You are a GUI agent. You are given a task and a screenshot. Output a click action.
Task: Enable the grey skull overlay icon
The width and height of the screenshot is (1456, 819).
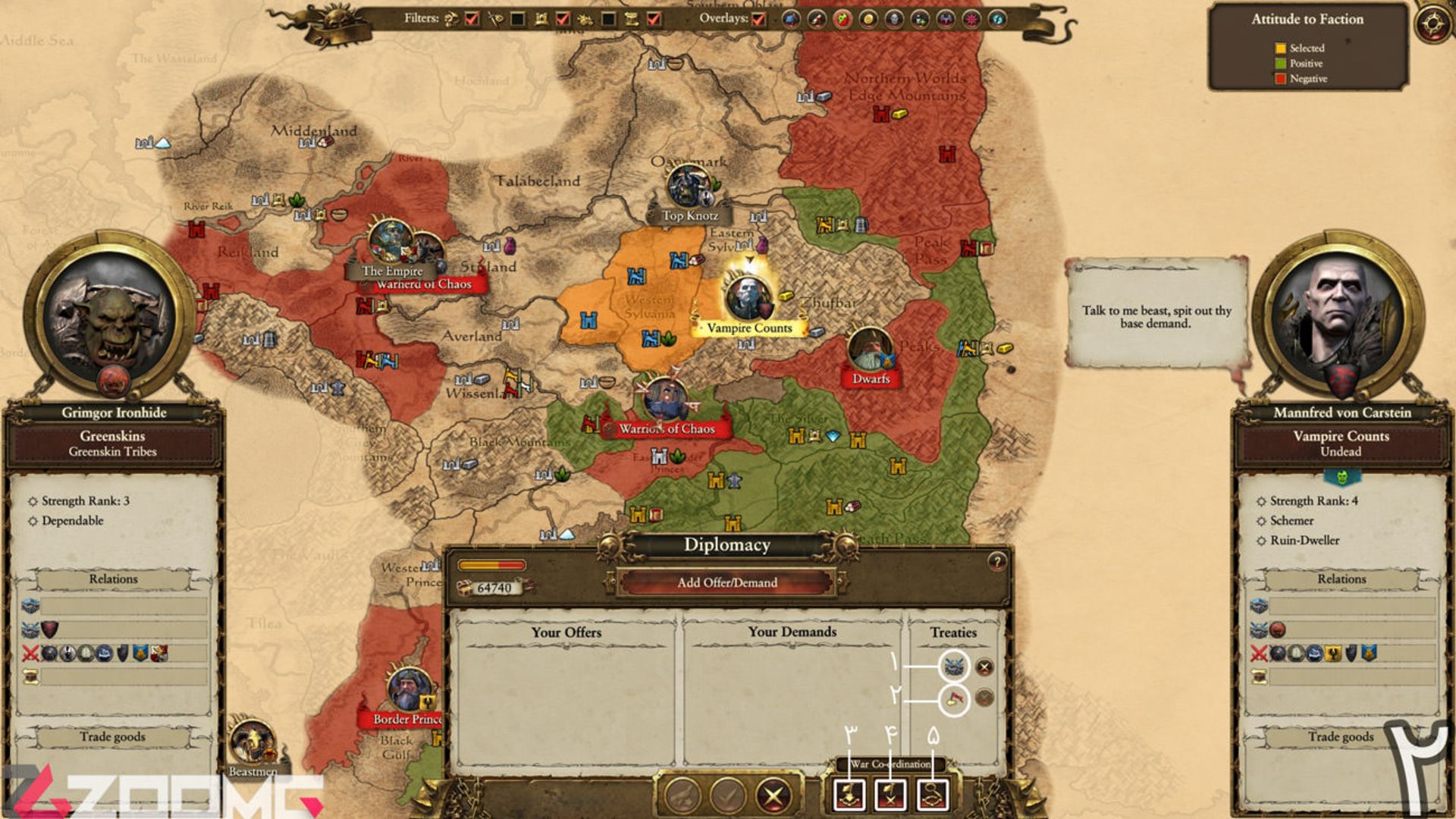coord(894,19)
